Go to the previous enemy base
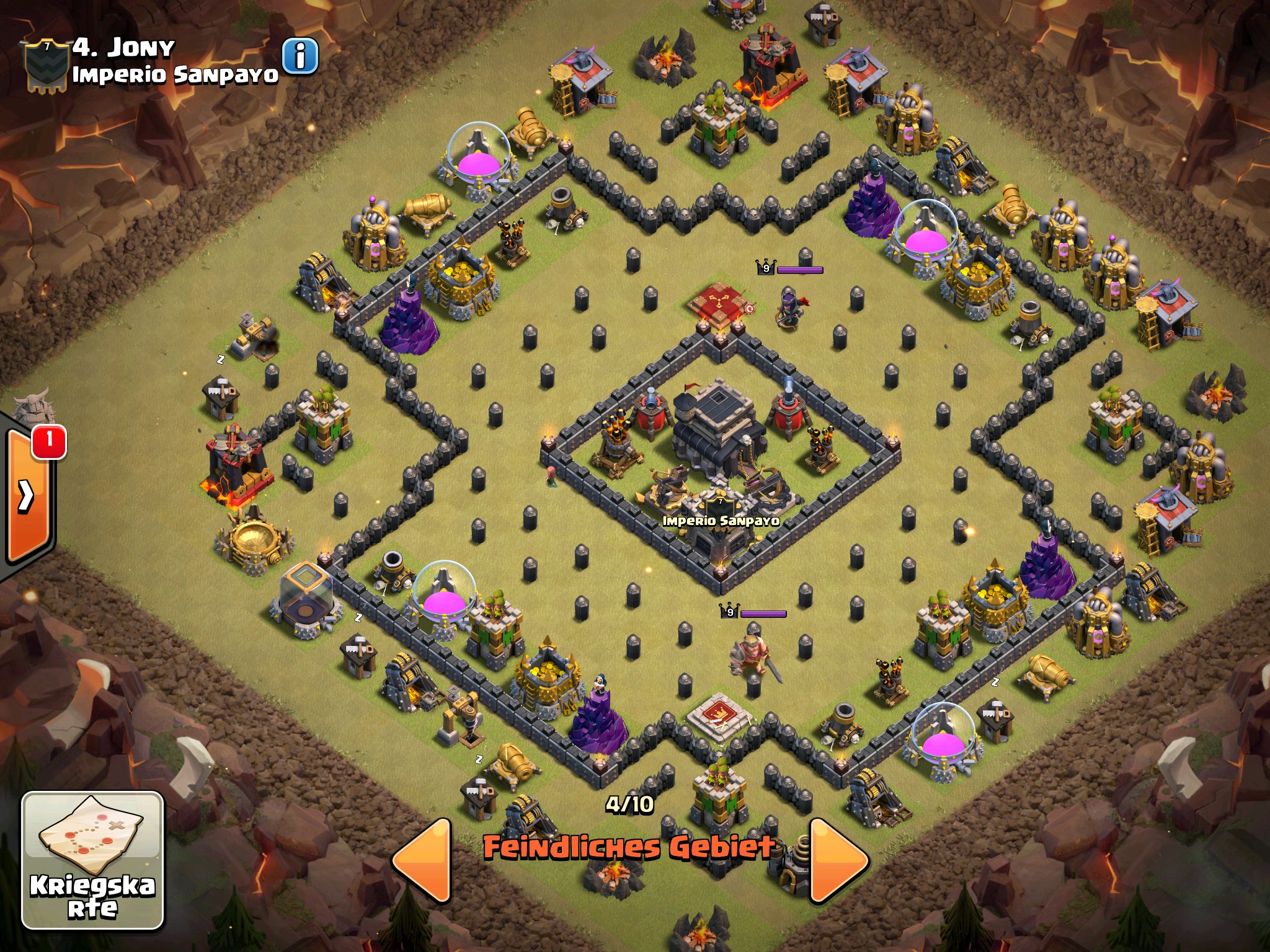The width and height of the screenshot is (1270, 952). (422, 860)
